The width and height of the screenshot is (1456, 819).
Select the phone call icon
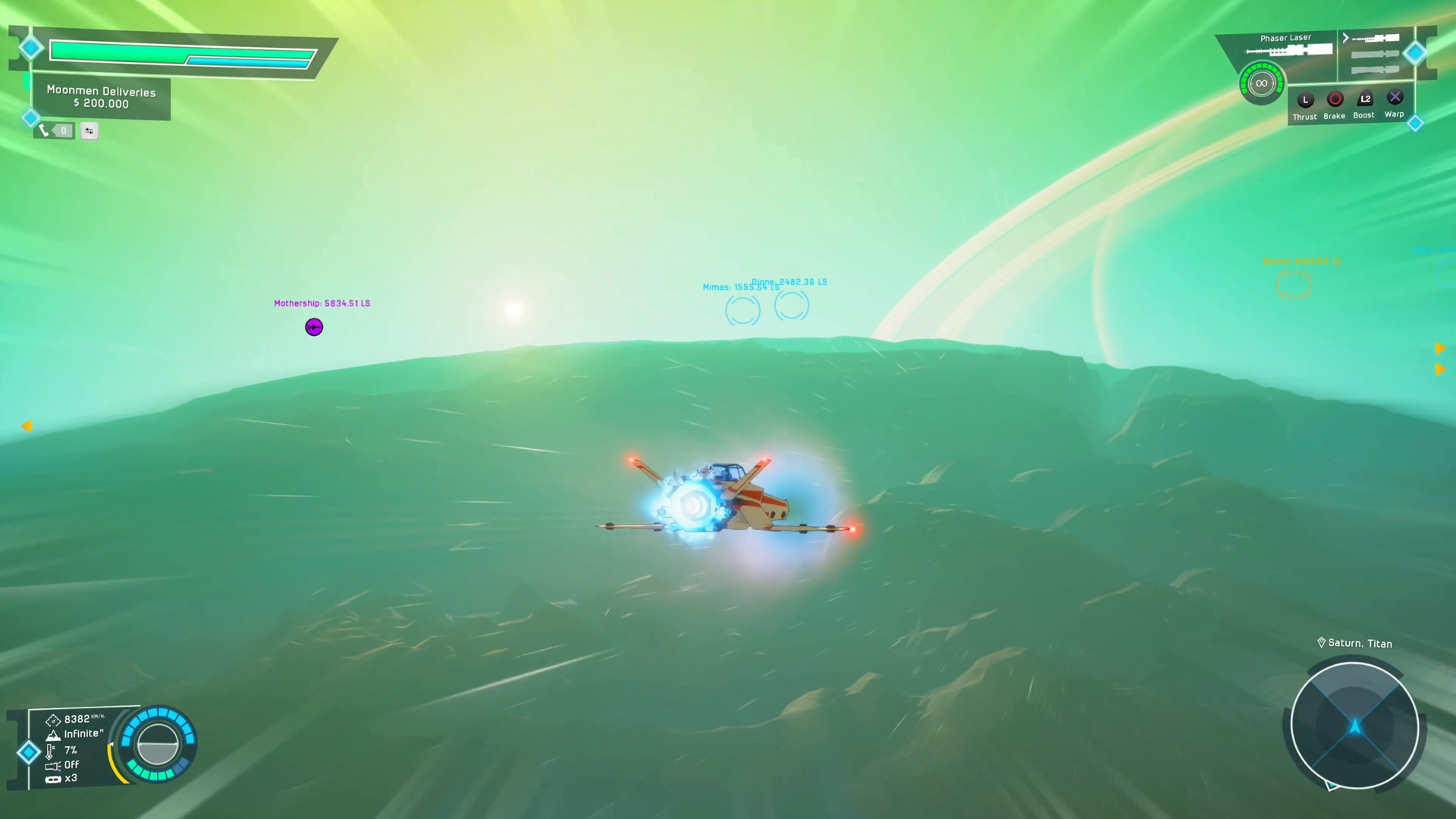click(x=44, y=130)
